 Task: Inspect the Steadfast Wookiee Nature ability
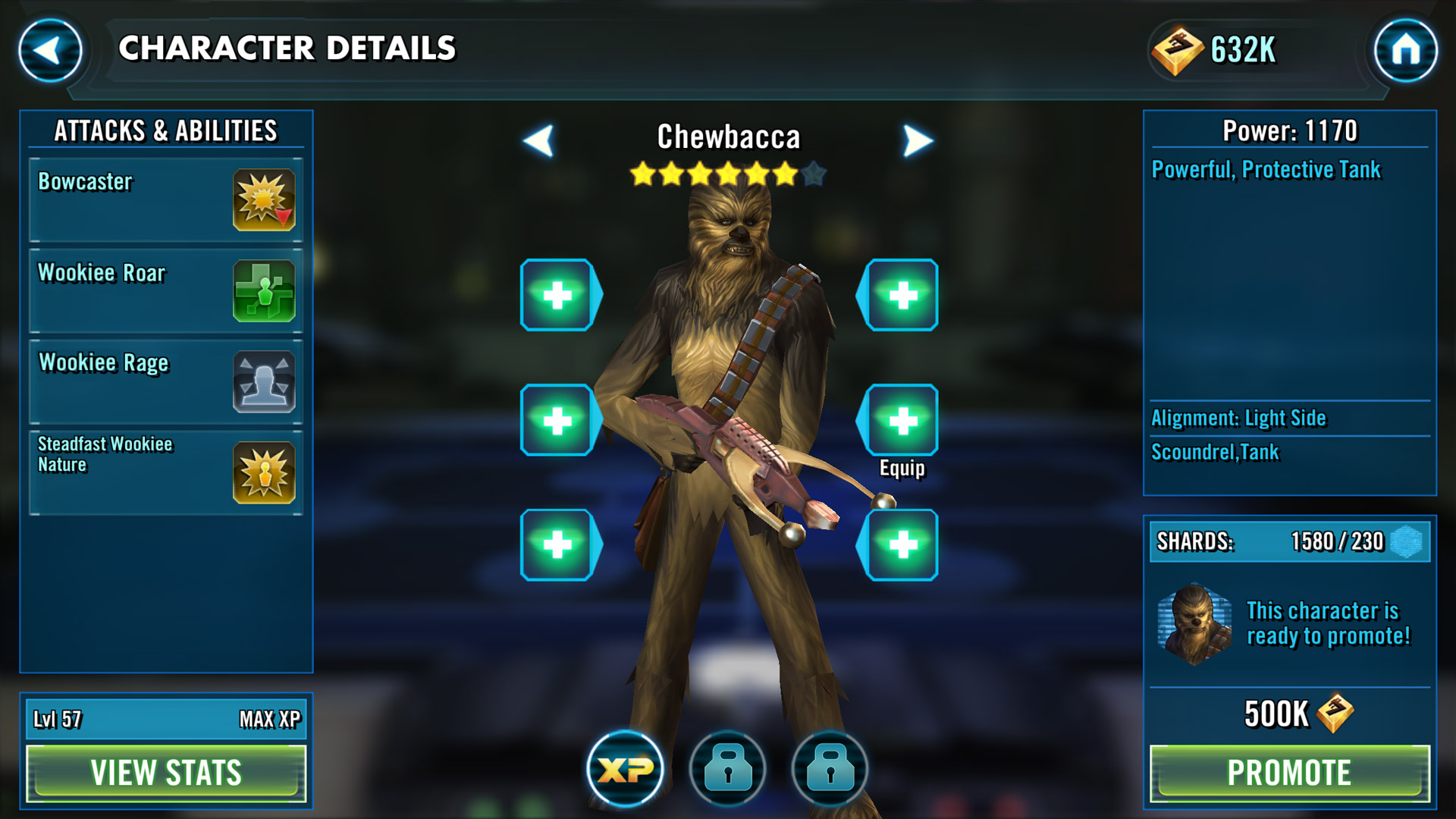point(166,473)
